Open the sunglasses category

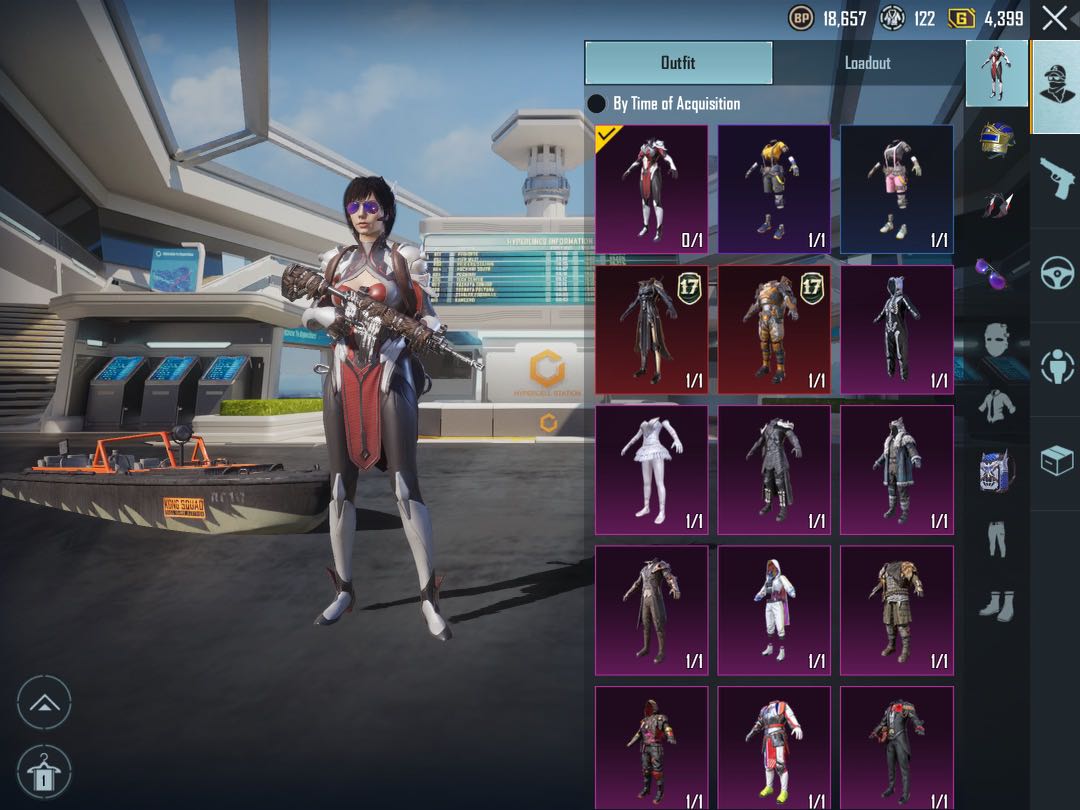click(x=996, y=271)
